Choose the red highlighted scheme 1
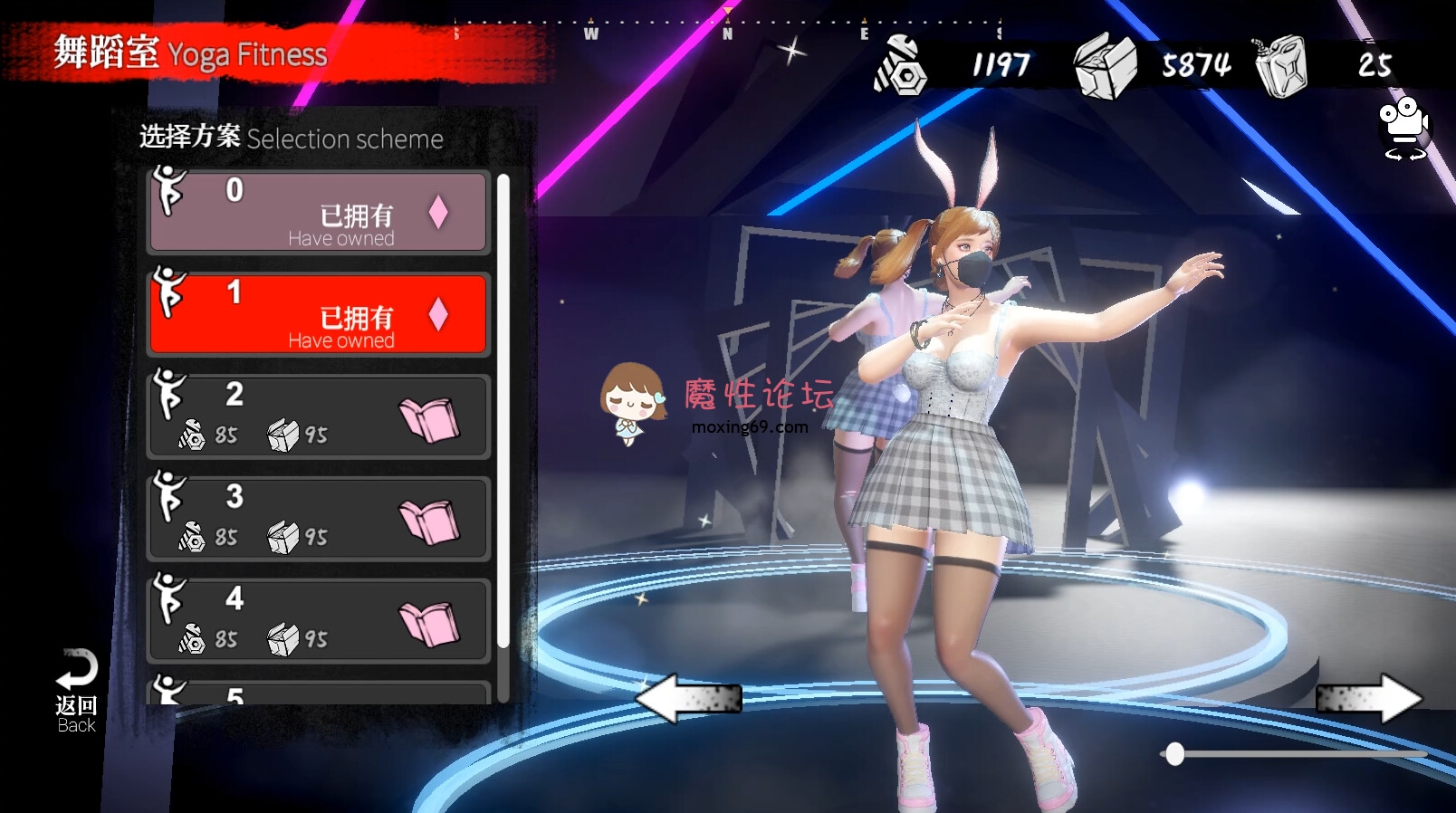1456x813 pixels. 318,314
